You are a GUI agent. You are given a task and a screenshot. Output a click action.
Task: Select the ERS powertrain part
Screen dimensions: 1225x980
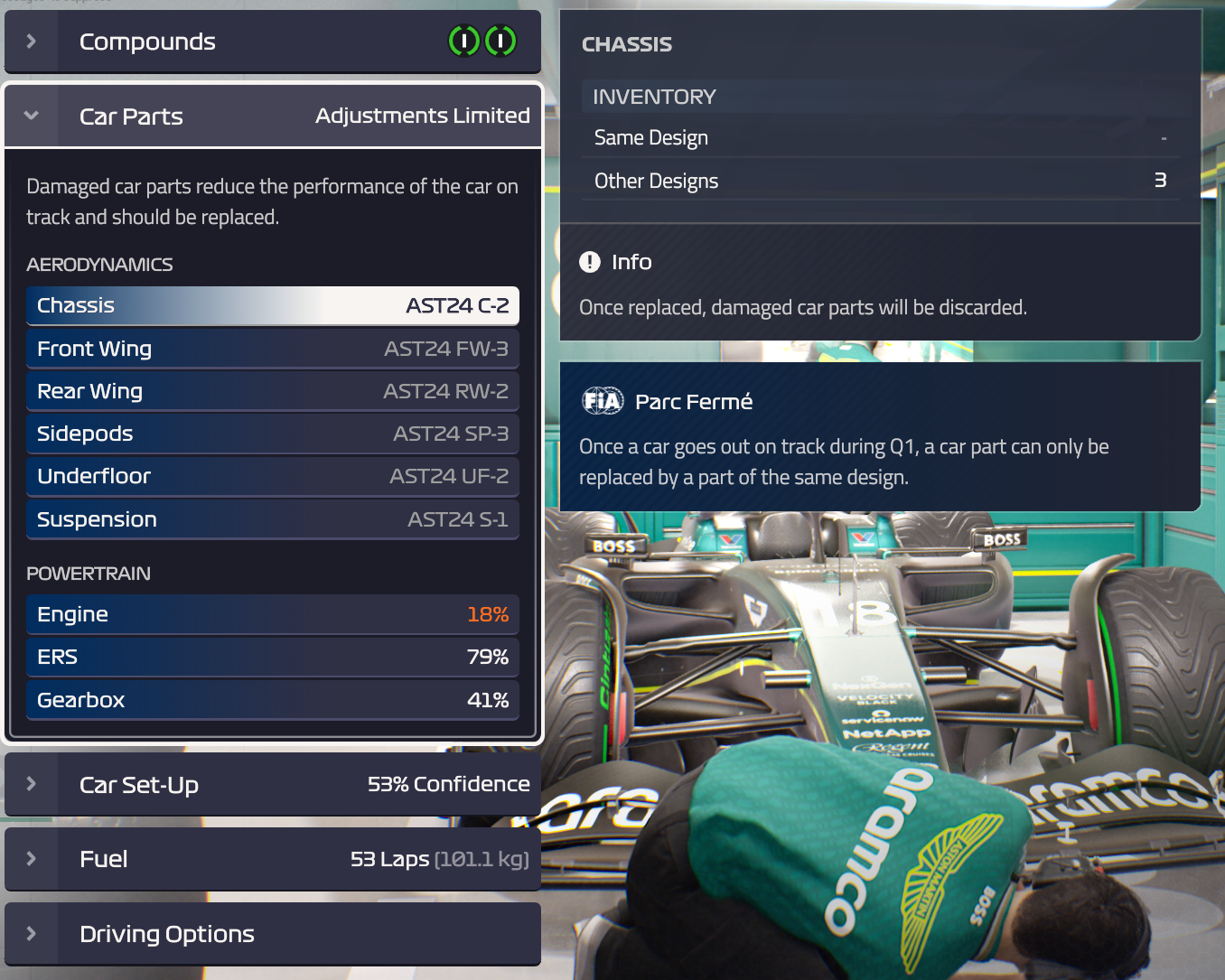[x=272, y=657]
